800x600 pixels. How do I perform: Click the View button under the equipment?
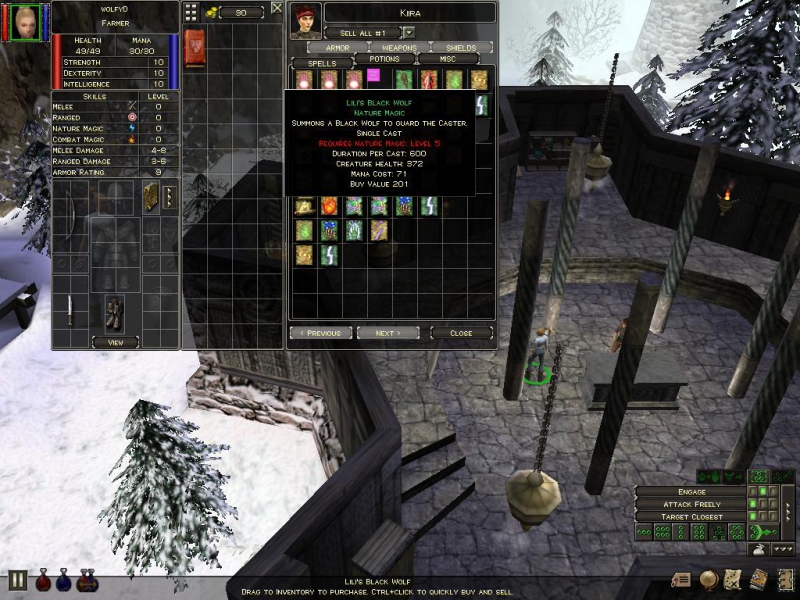pyautogui.click(x=115, y=342)
